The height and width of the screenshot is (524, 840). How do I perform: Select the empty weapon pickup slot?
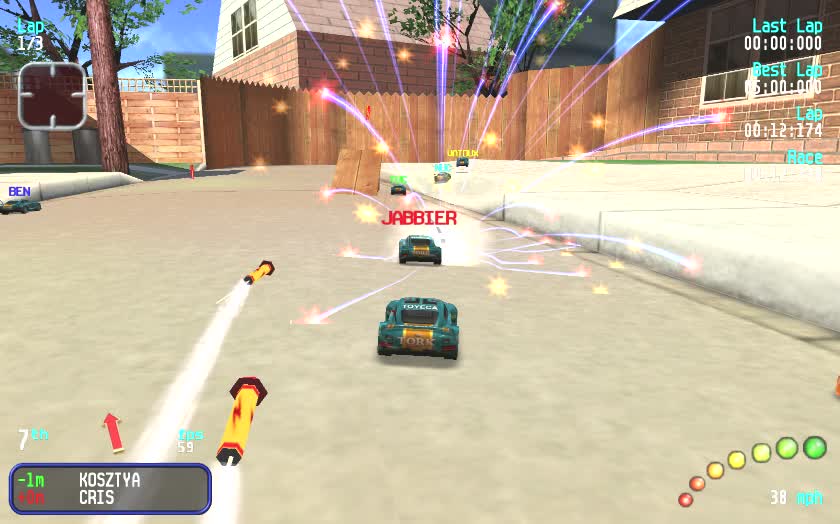point(52,96)
